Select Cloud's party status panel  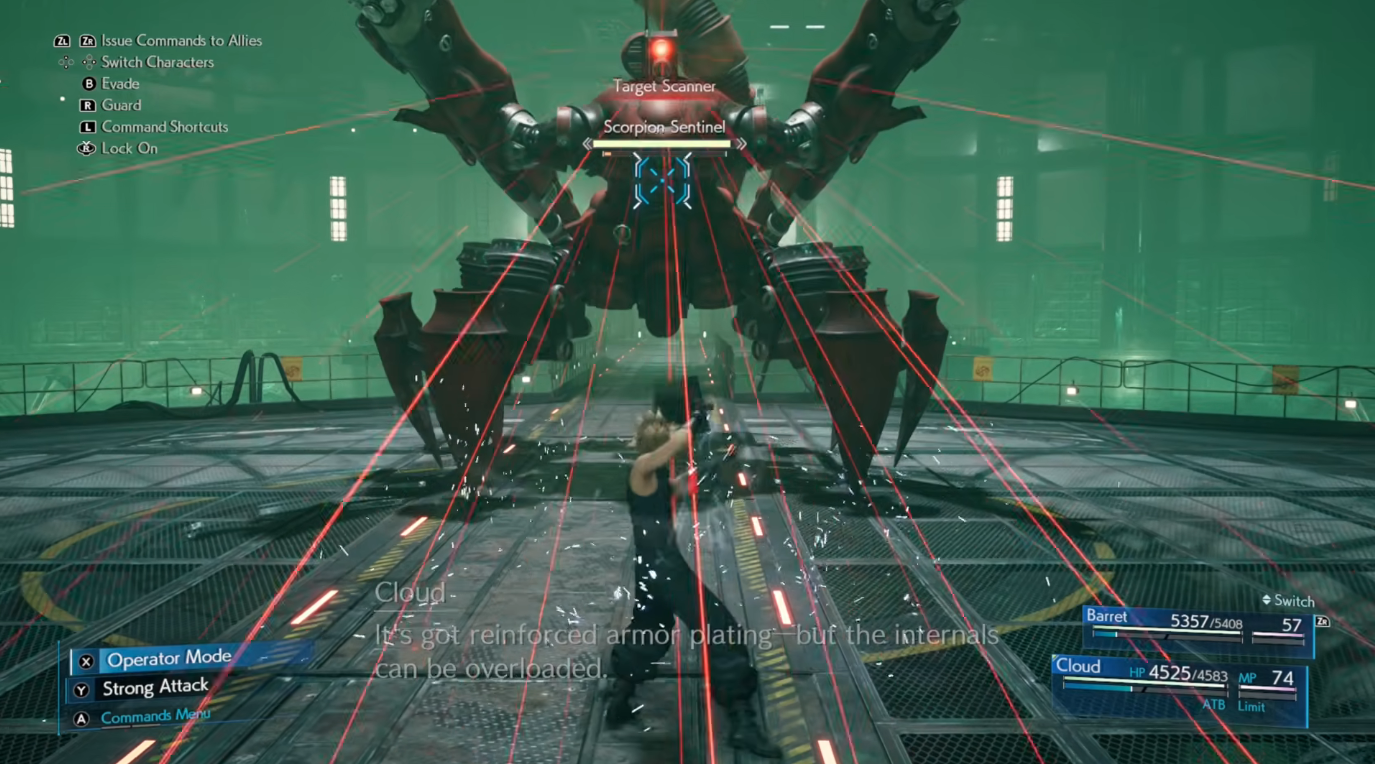pyautogui.click(x=1179, y=685)
